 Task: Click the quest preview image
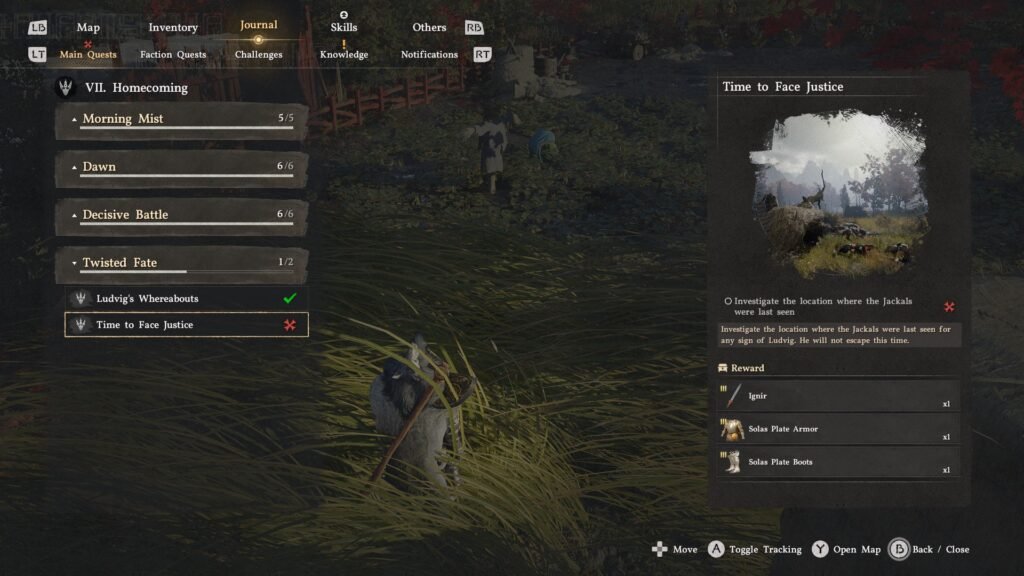[838, 194]
